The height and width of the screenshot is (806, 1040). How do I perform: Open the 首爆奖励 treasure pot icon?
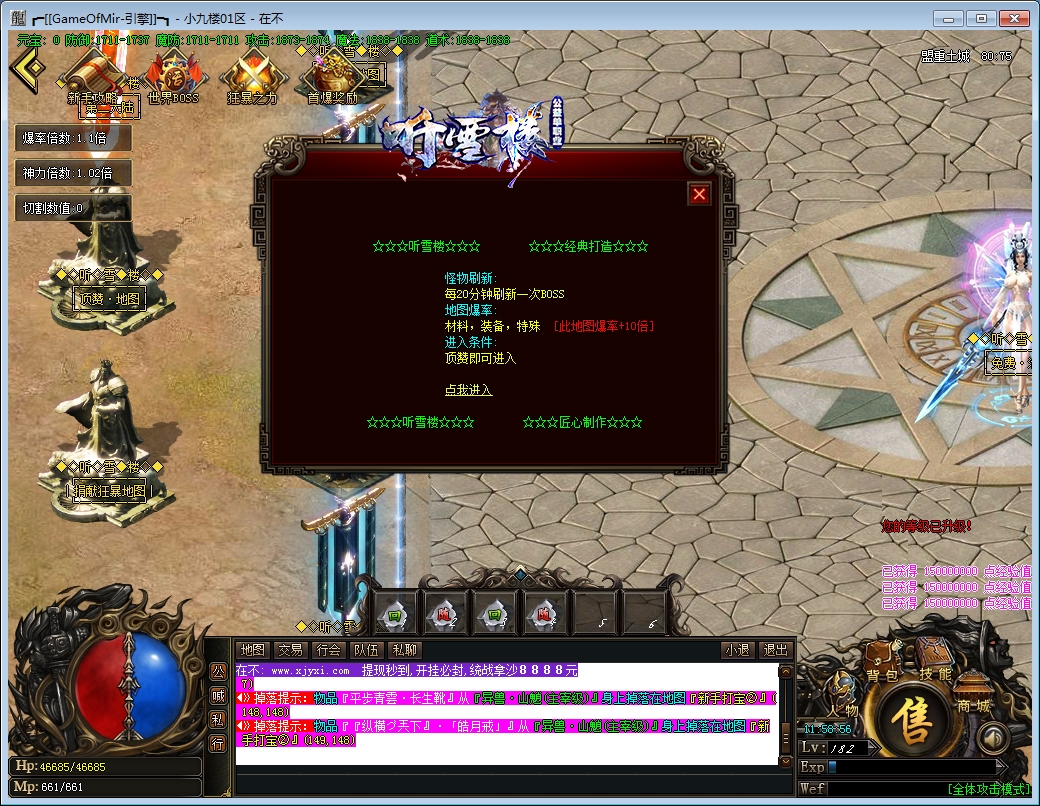tap(332, 76)
